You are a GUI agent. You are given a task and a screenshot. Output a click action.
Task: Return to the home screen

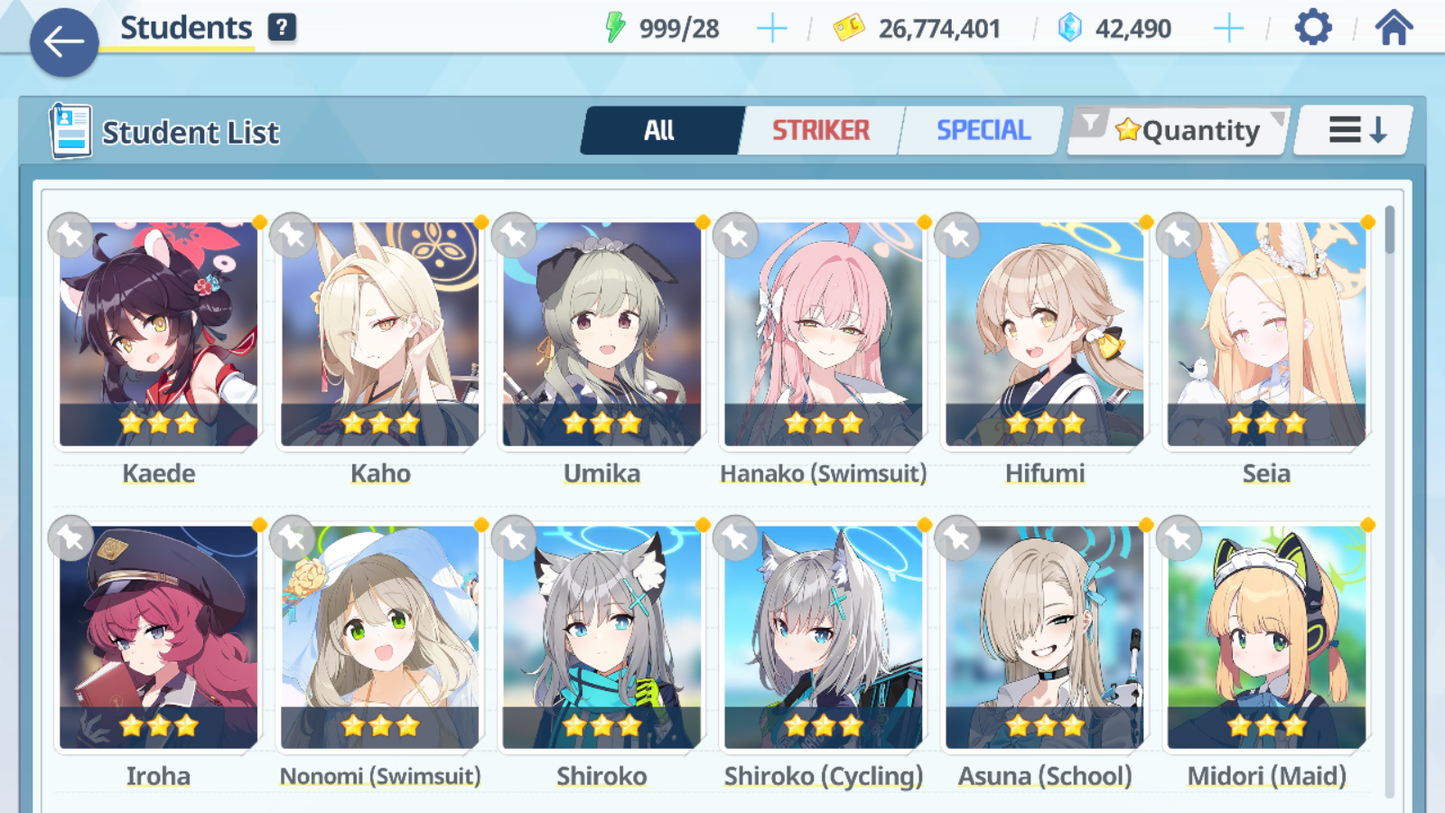click(x=1393, y=28)
